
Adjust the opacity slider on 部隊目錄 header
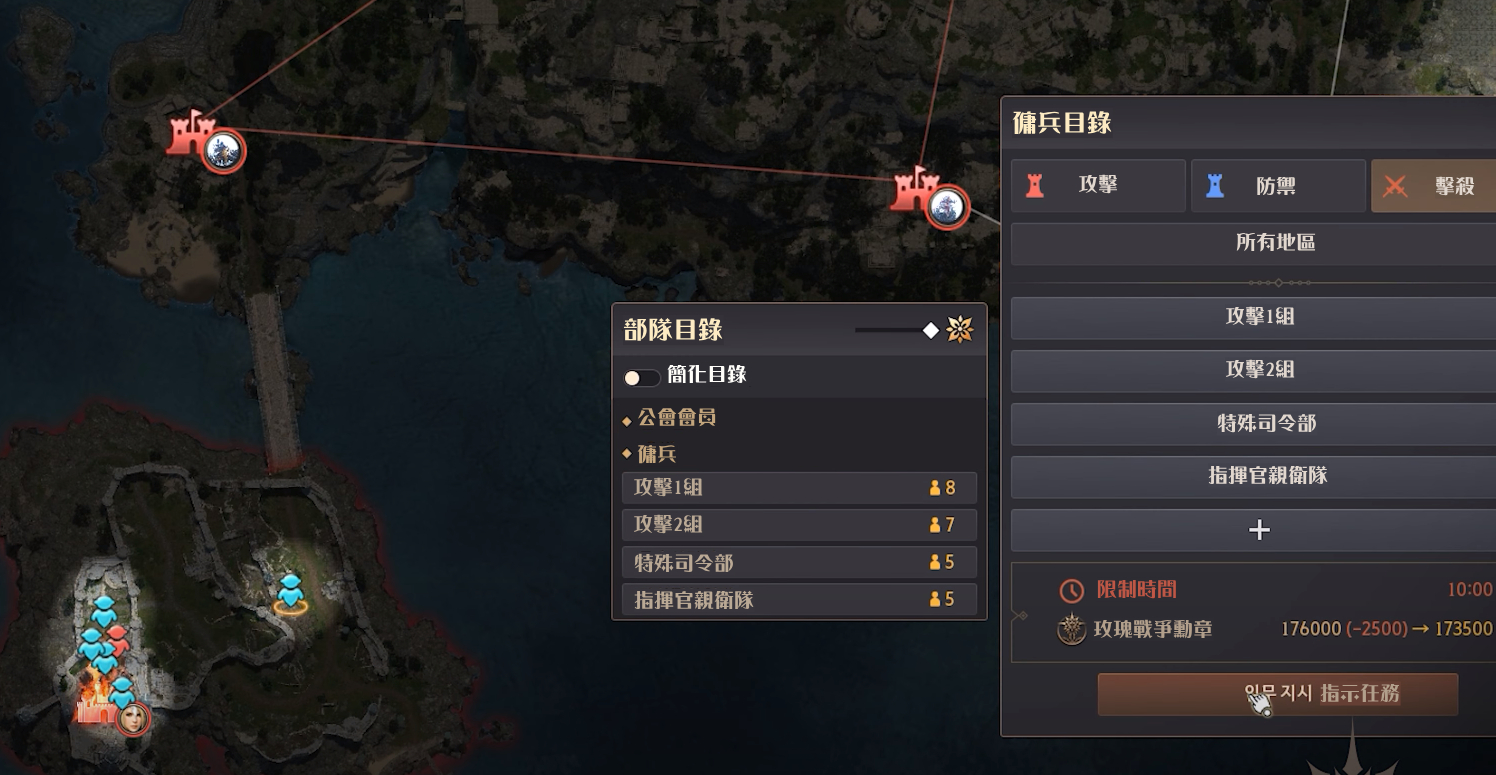[x=932, y=328]
